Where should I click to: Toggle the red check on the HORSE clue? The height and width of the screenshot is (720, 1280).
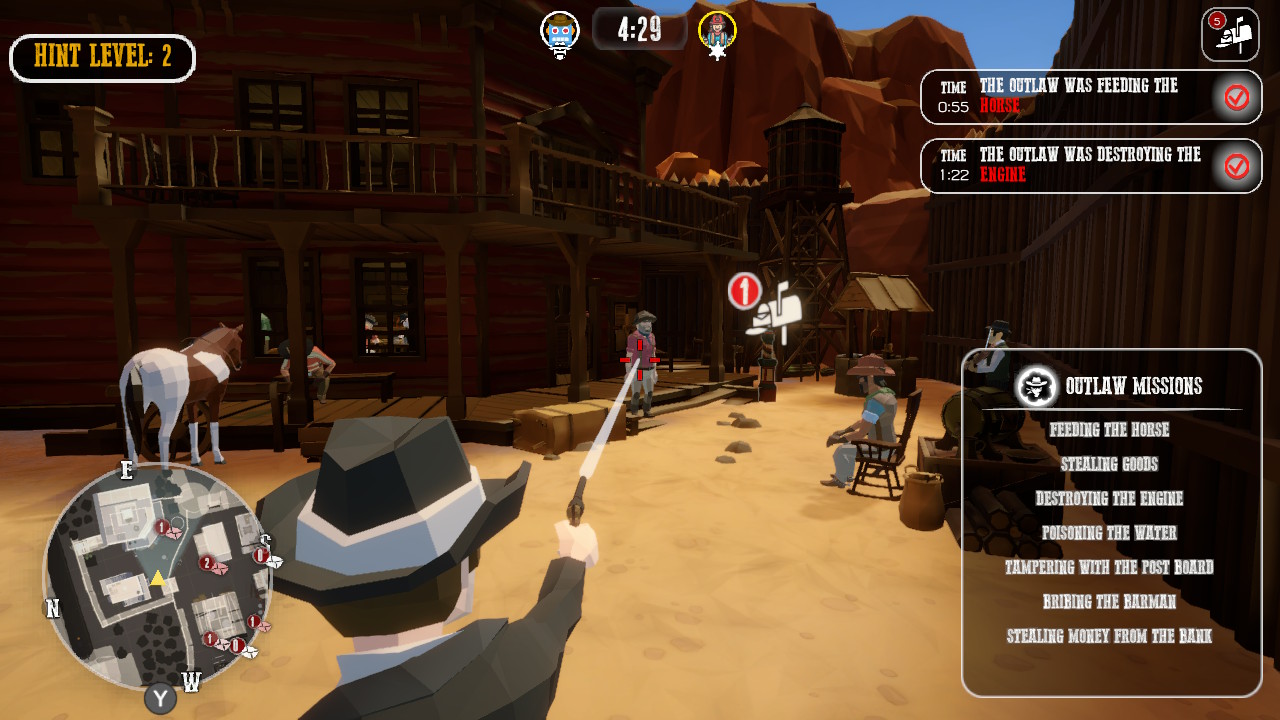pos(1239,97)
